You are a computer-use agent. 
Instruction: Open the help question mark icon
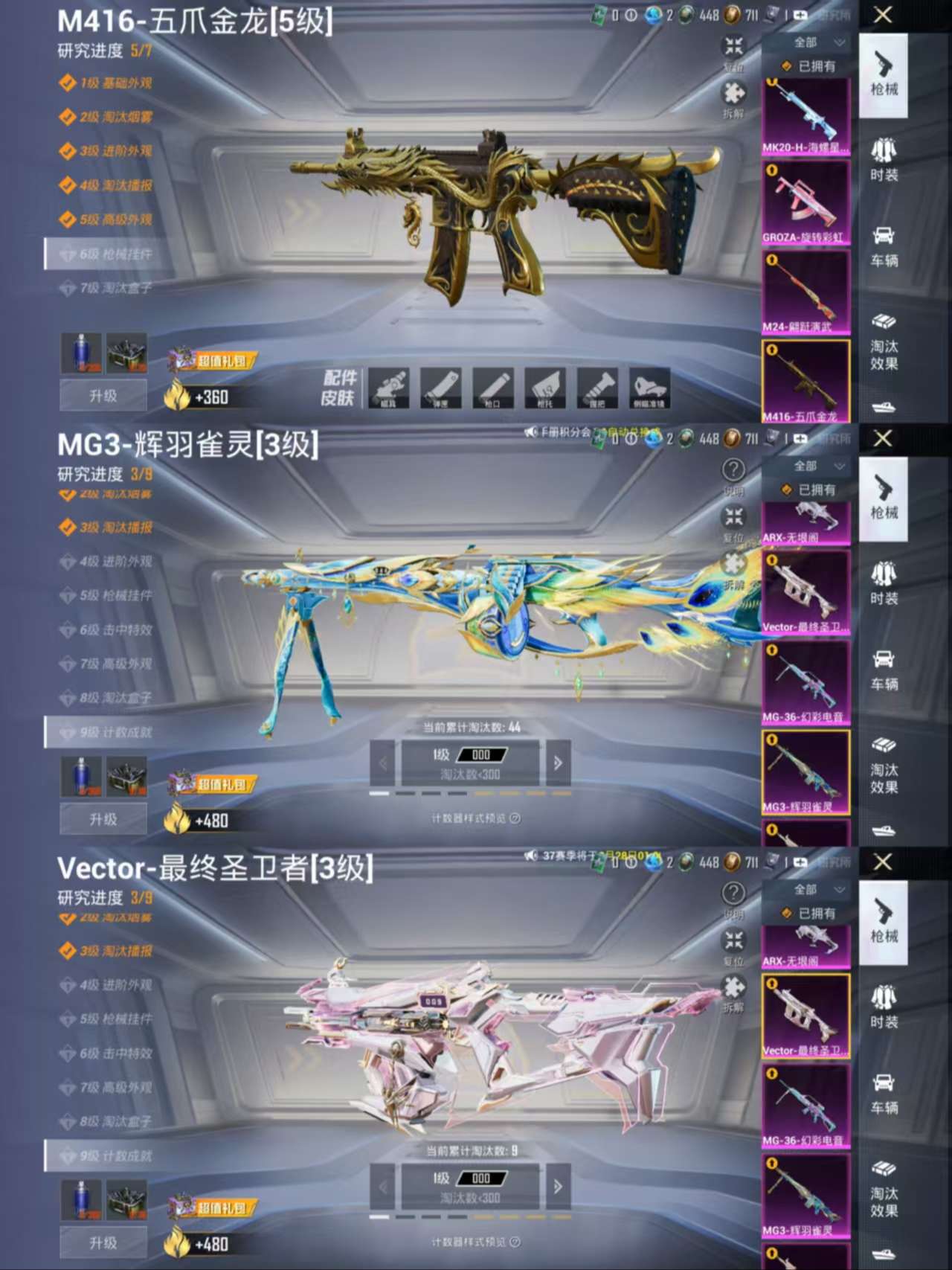point(733,468)
